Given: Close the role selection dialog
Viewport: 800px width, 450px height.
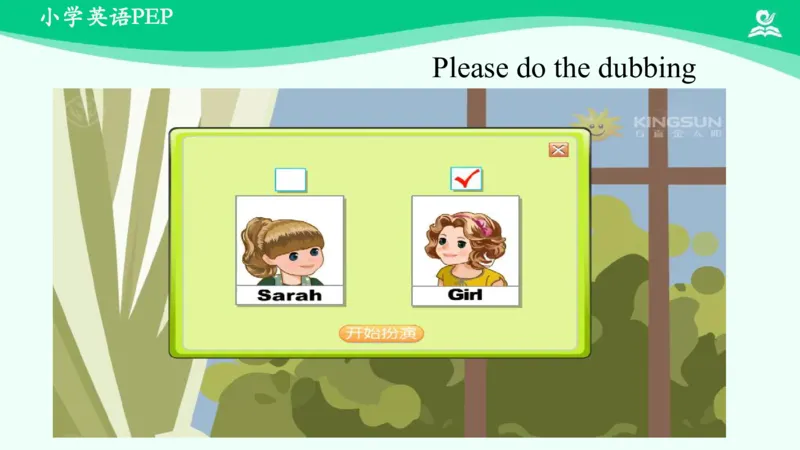Looking at the screenshot, I should pos(558,150).
